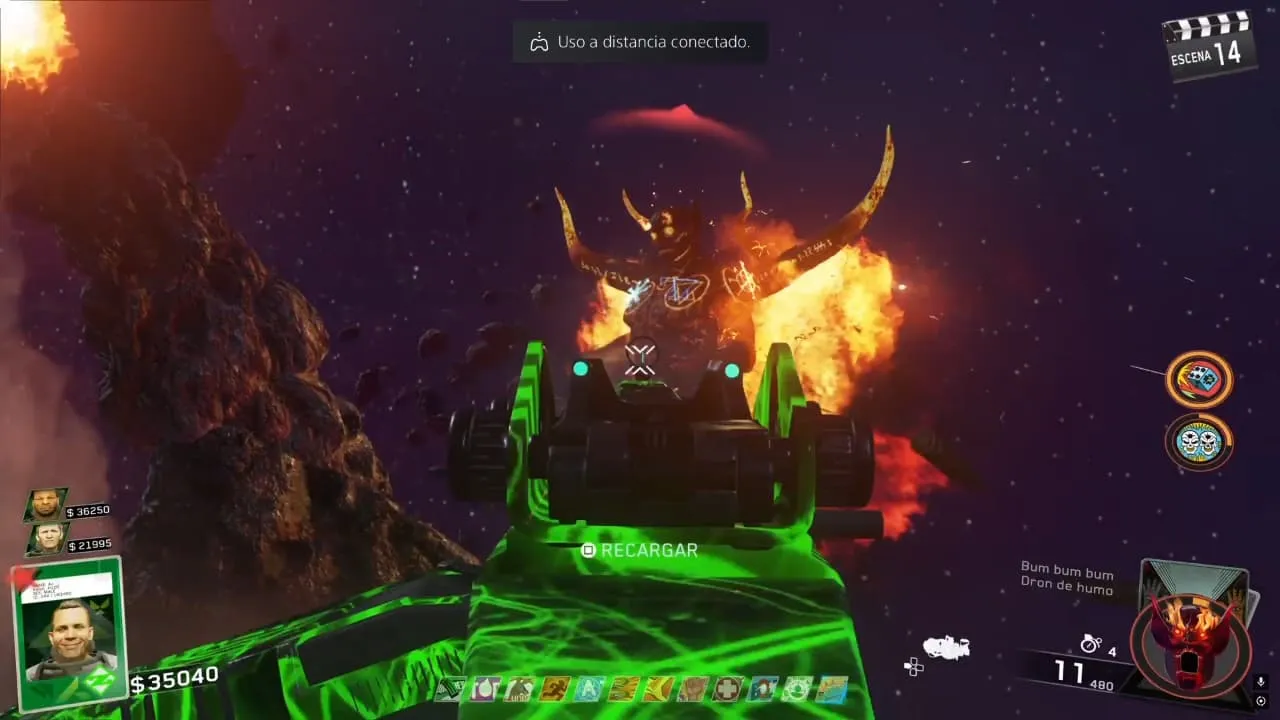
Task: Select the teammate portrait with $21995
Action: click(x=46, y=540)
